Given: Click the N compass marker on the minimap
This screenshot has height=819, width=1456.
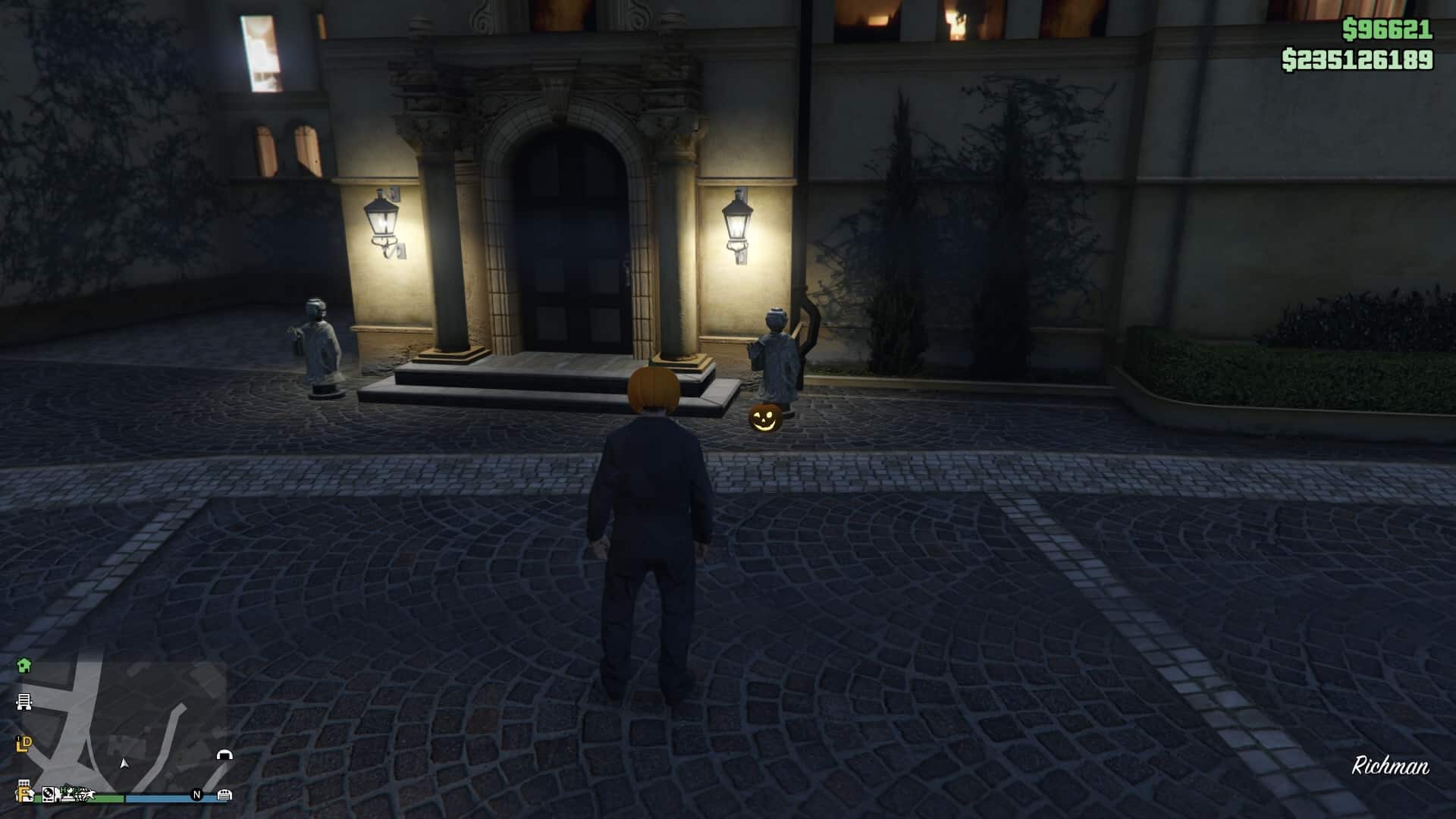Looking at the screenshot, I should tap(196, 795).
